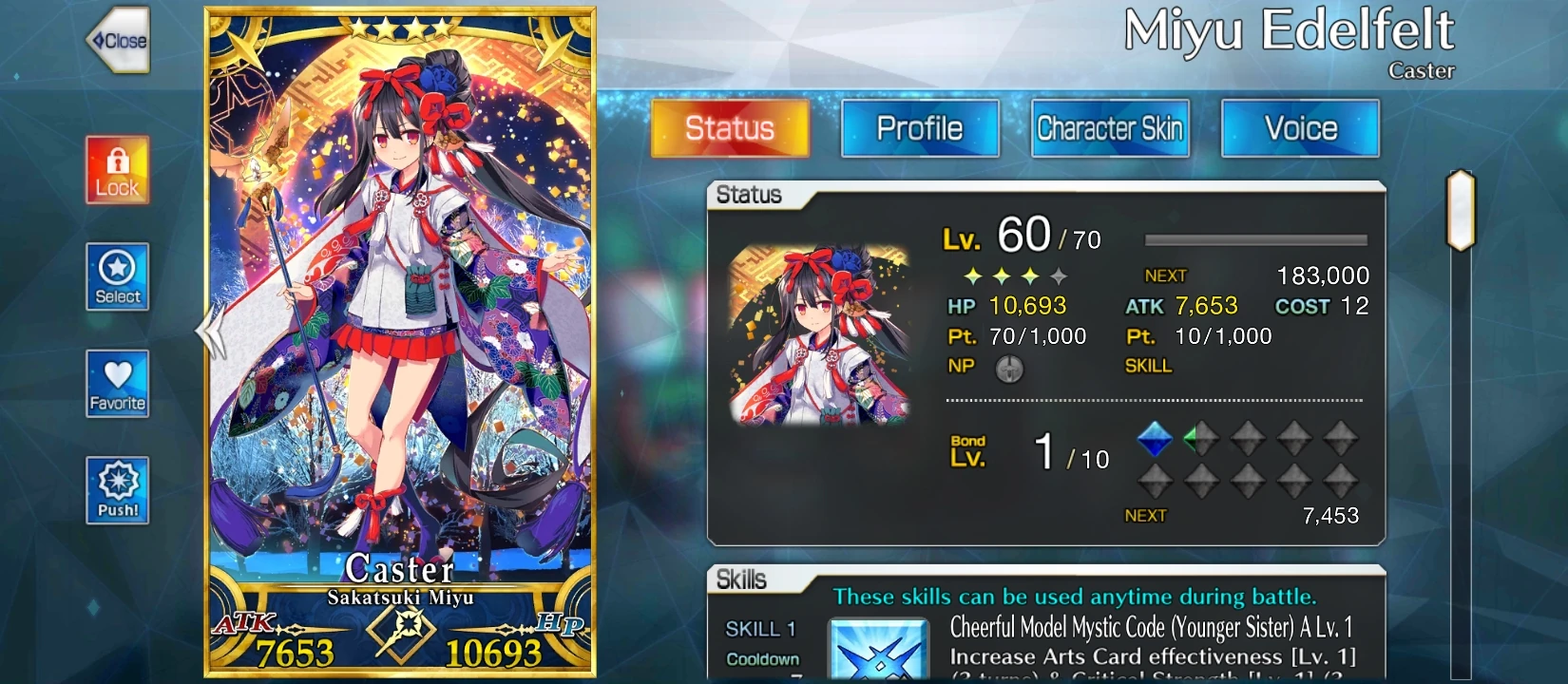The height and width of the screenshot is (684, 1568).
Task: Switch to the Profile tab
Action: [919, 128]
